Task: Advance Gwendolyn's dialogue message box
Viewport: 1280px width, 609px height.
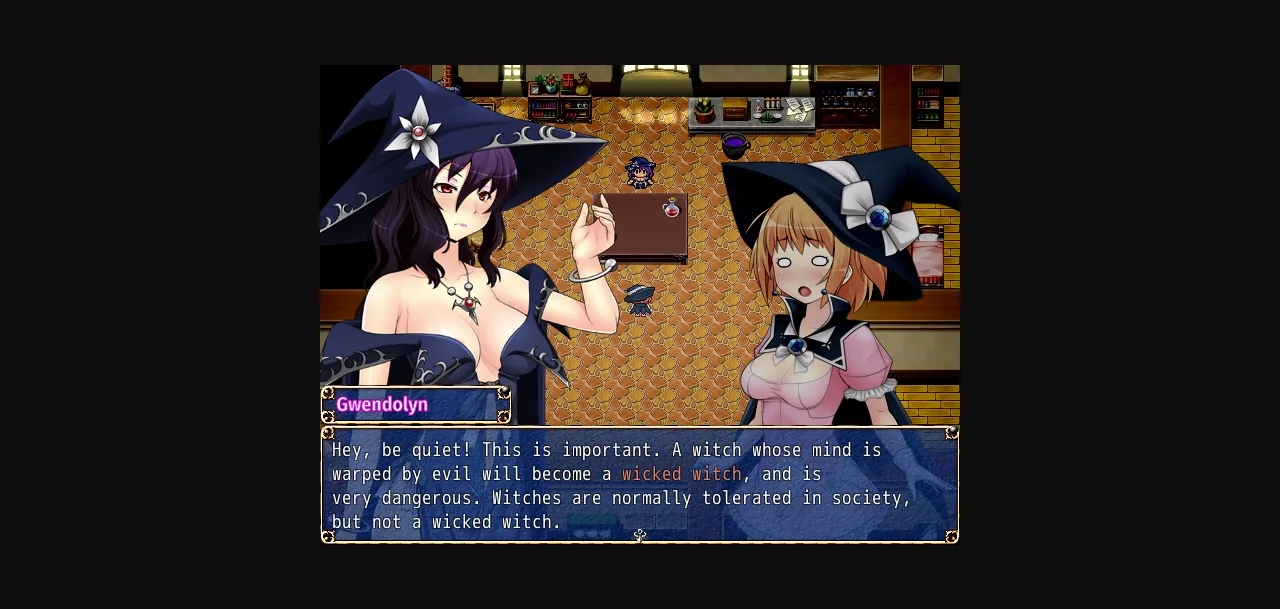Action: [640, 485]
